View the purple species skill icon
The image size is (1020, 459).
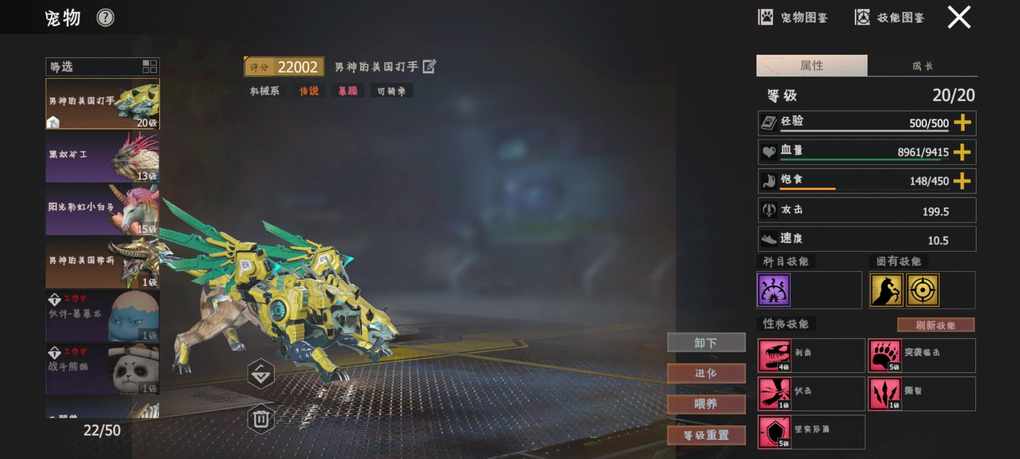(x=774, y=290)
